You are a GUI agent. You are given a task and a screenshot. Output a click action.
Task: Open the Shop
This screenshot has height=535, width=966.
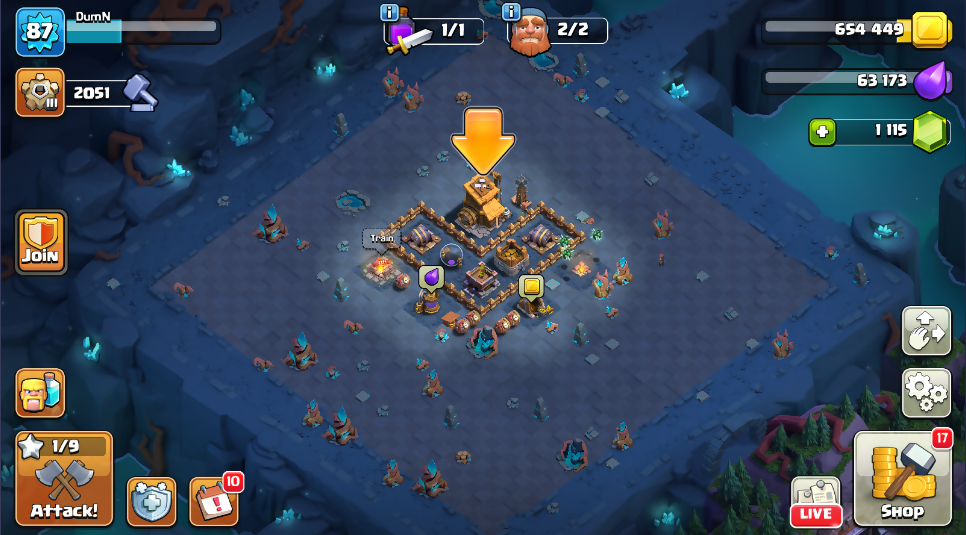point(902,478)
